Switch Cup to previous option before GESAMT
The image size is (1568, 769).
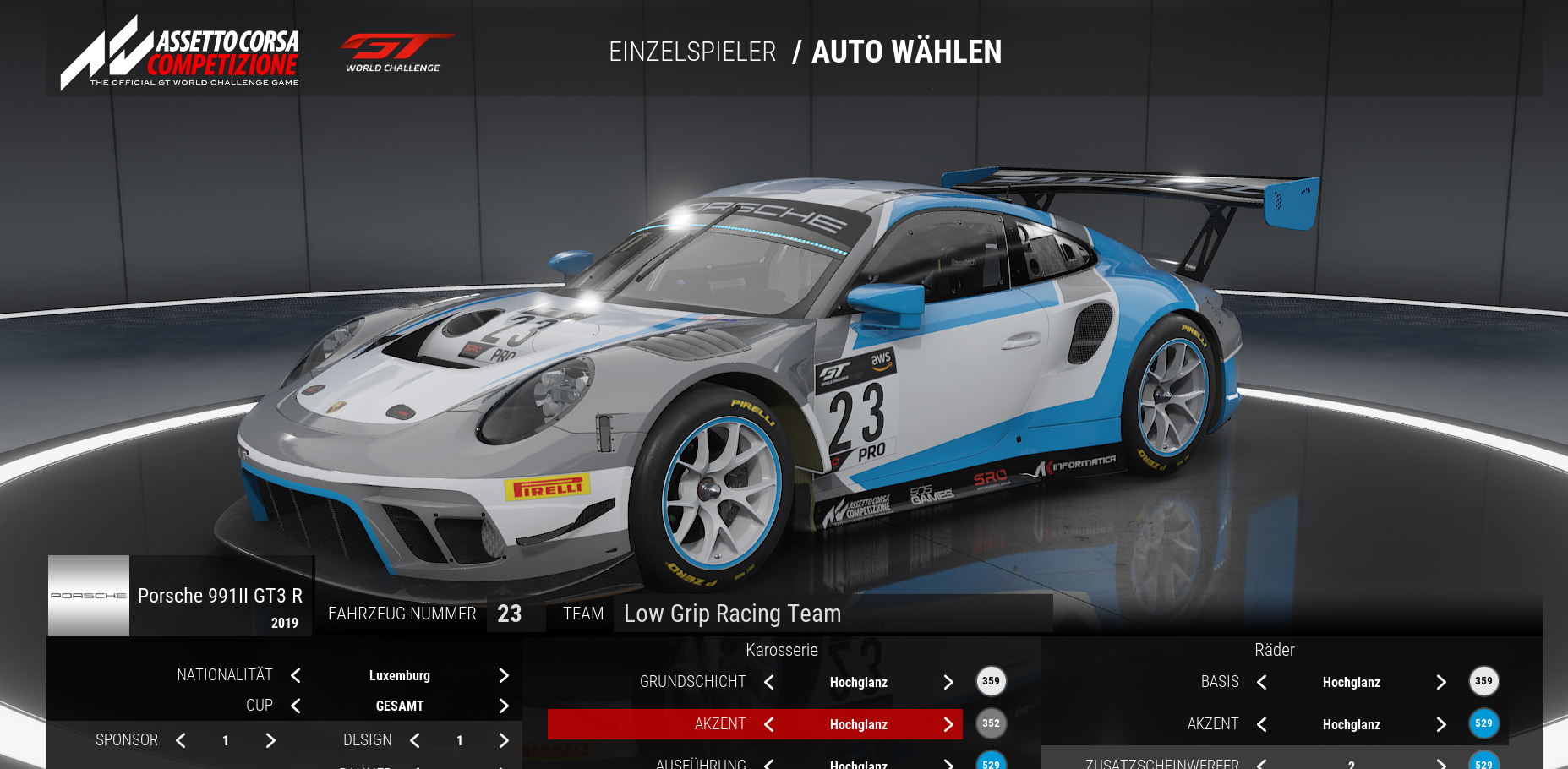click(296, 706)
